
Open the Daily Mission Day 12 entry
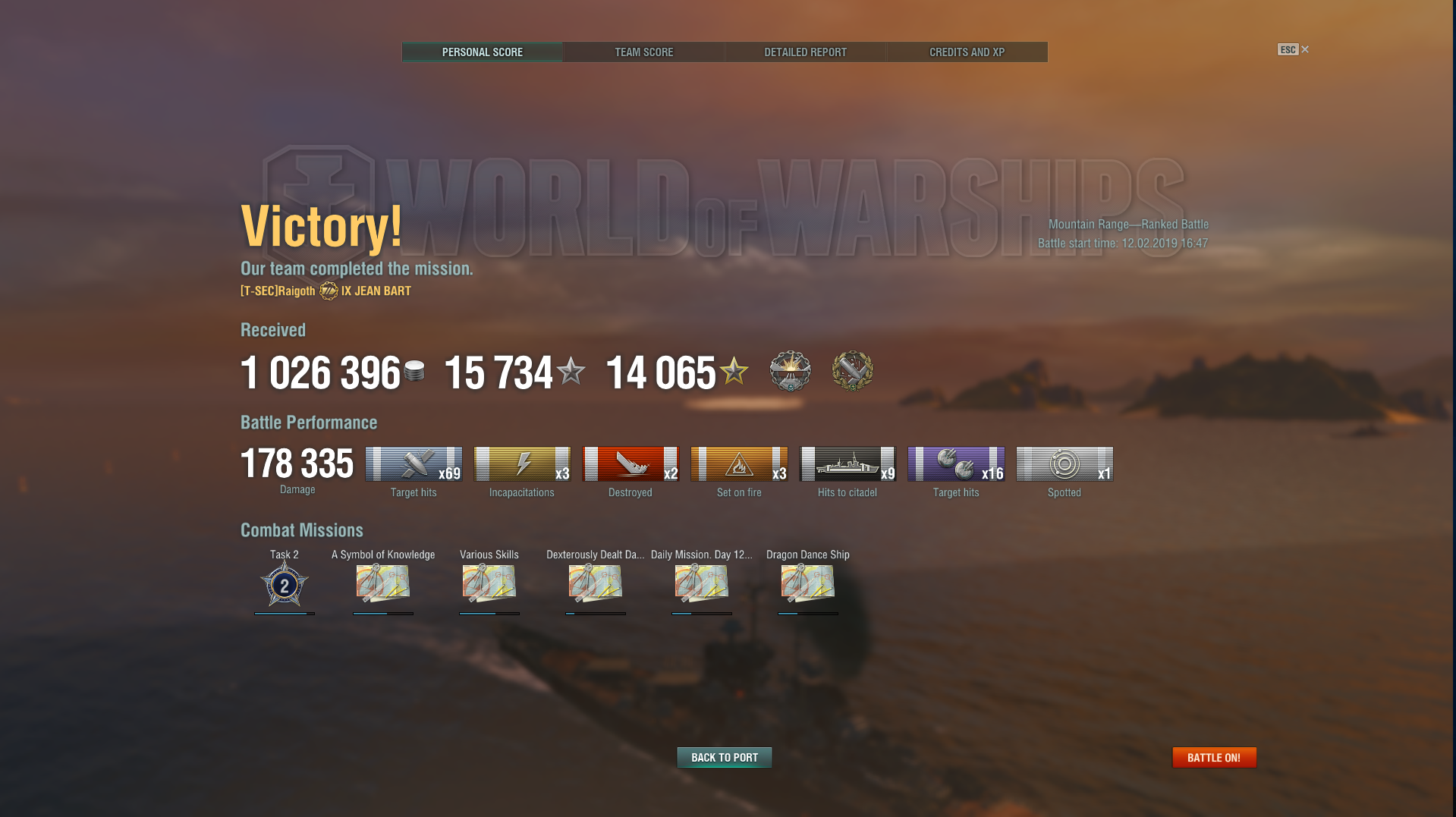(702, 583)
